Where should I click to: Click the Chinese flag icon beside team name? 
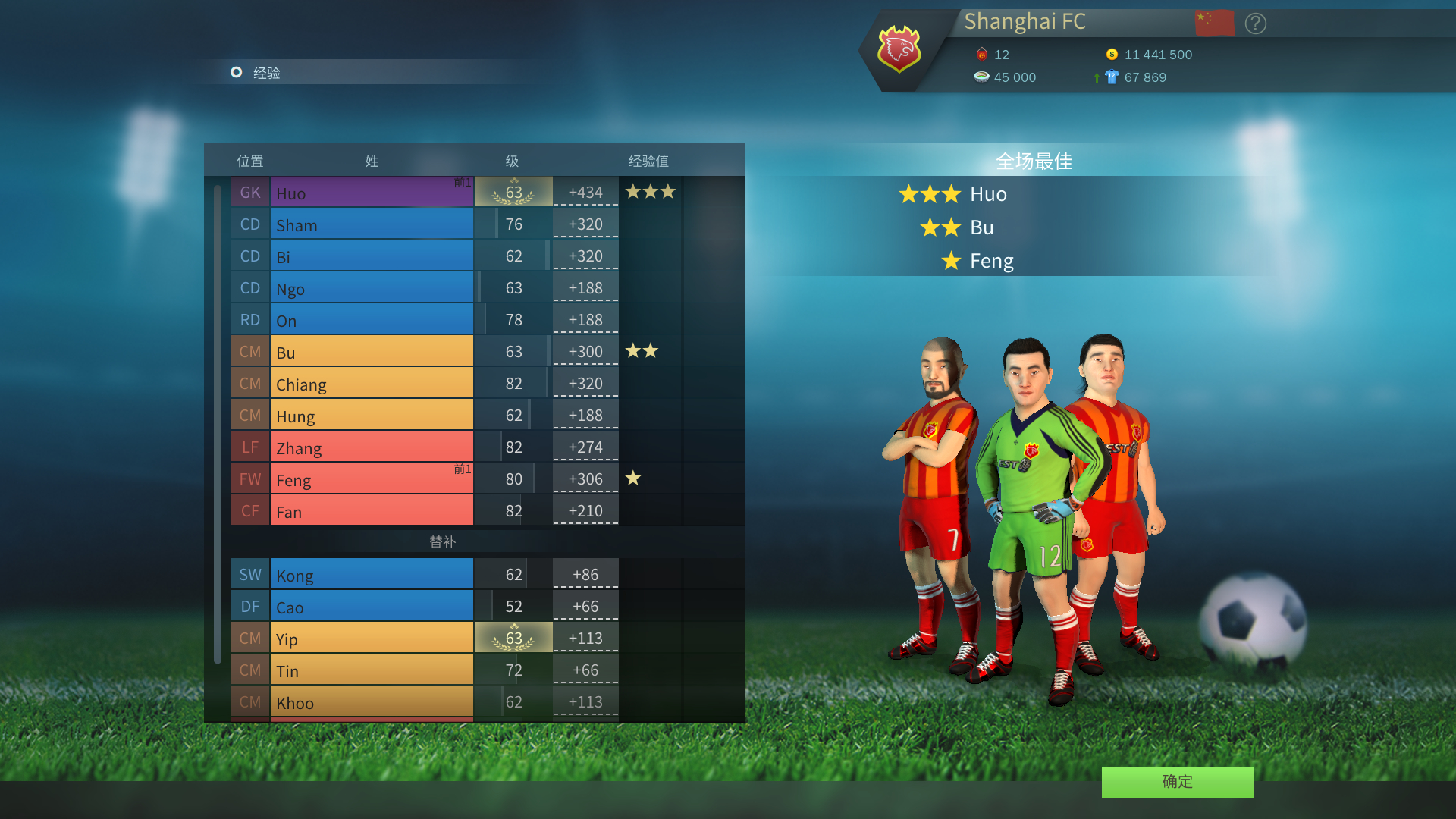click(1214, 22)
